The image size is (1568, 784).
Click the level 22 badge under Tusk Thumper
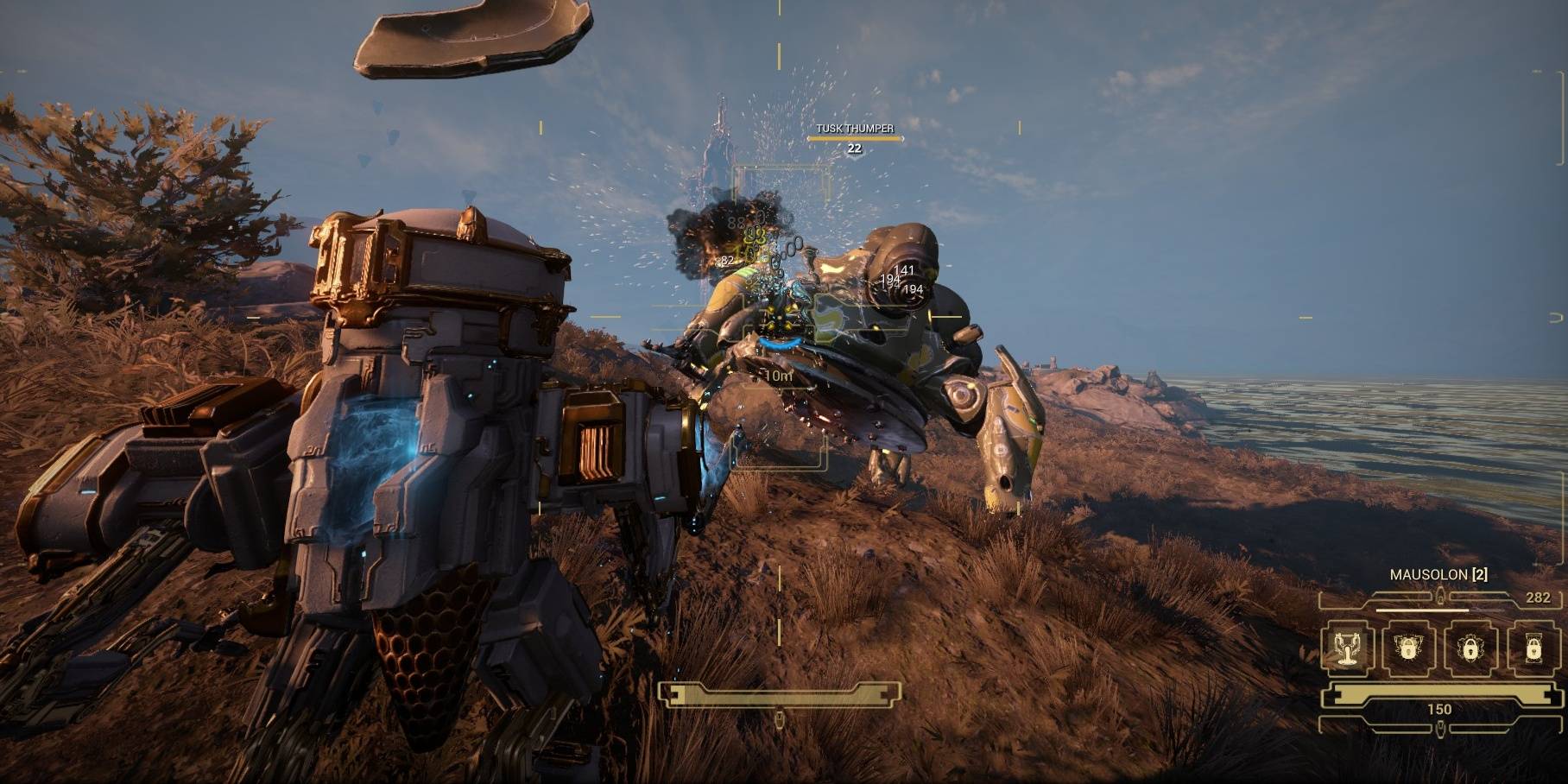pyautogui.click(x=853, y=148)
